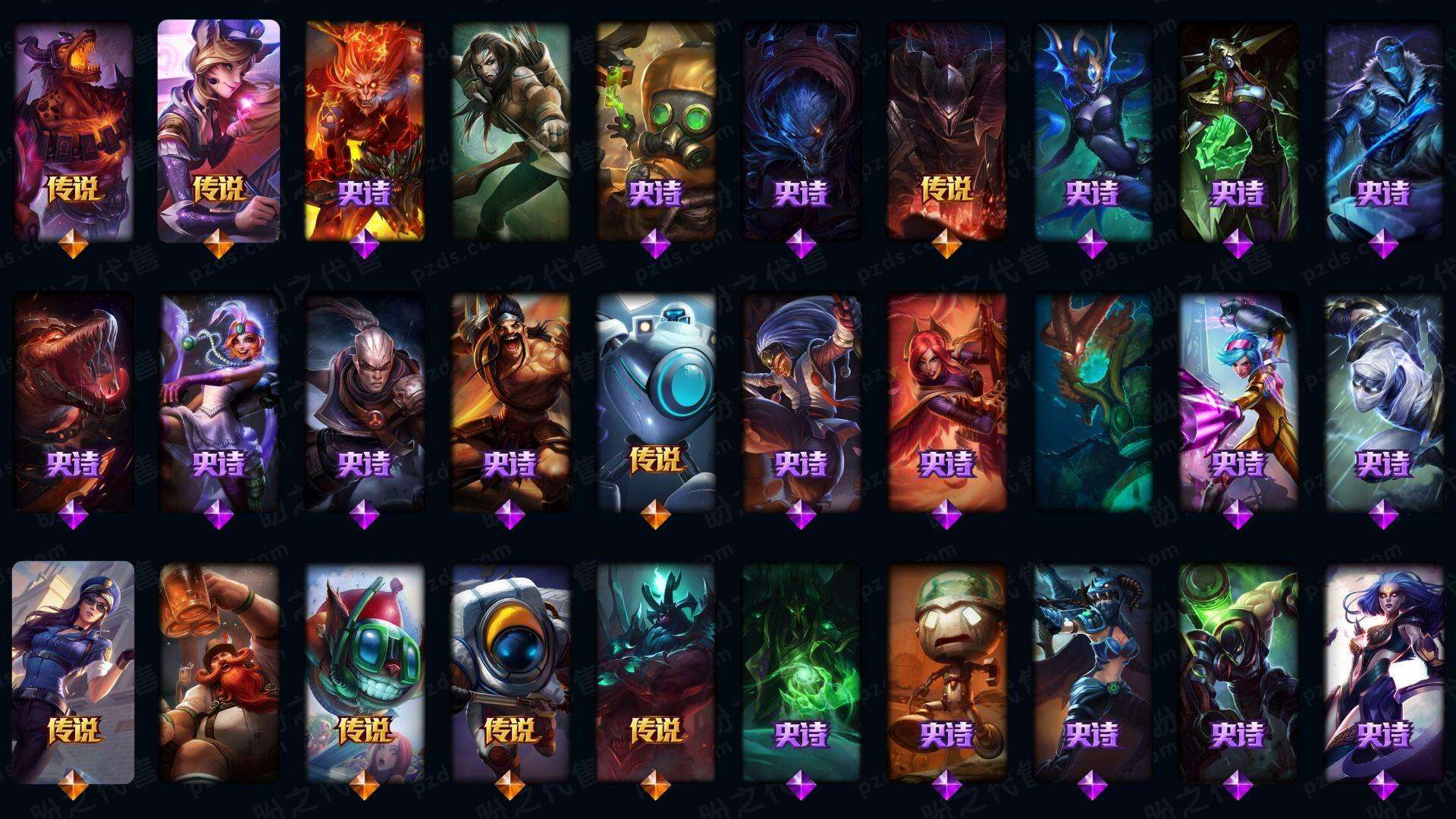The height and width of the screenshot is (819, 1456).
Task: Pick the cyan-haired woman in yellow suit card
Action: 1238,402
